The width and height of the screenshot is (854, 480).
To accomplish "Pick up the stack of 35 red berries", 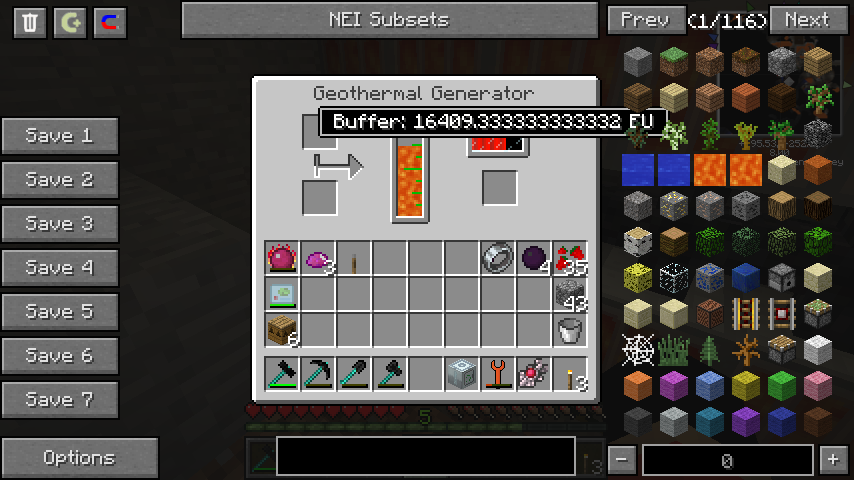I will coord(570,259).
